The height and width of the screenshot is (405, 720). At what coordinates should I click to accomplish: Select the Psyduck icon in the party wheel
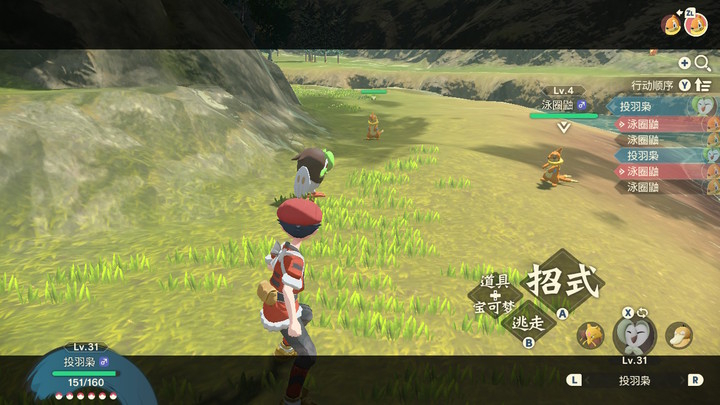click(x=679, y=334)
